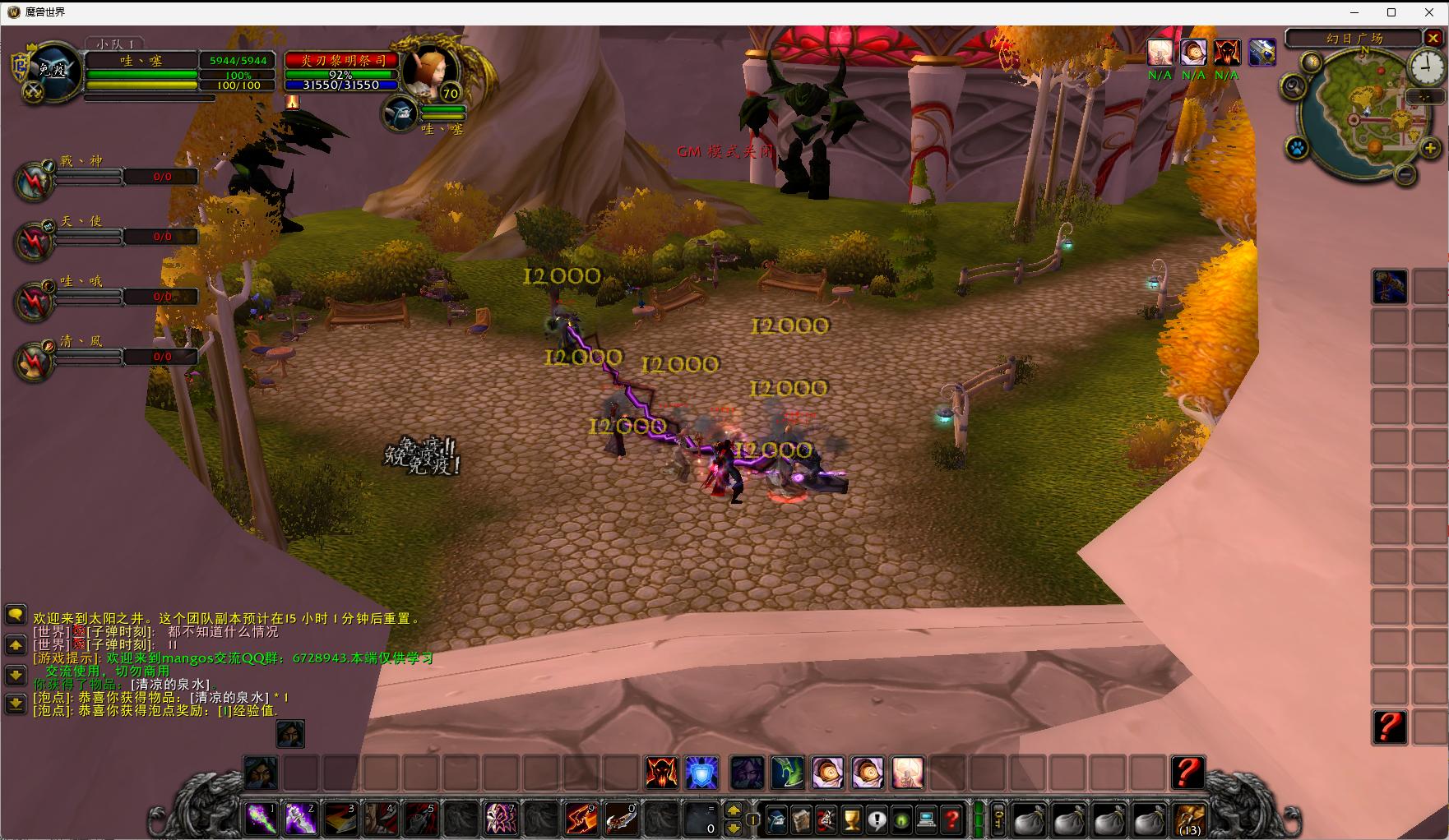Image resolution: width=1449 pixels, height=840 pixels.
Task: Select party member 天、使
Action: pyautogui.click(x=35, y=239)
